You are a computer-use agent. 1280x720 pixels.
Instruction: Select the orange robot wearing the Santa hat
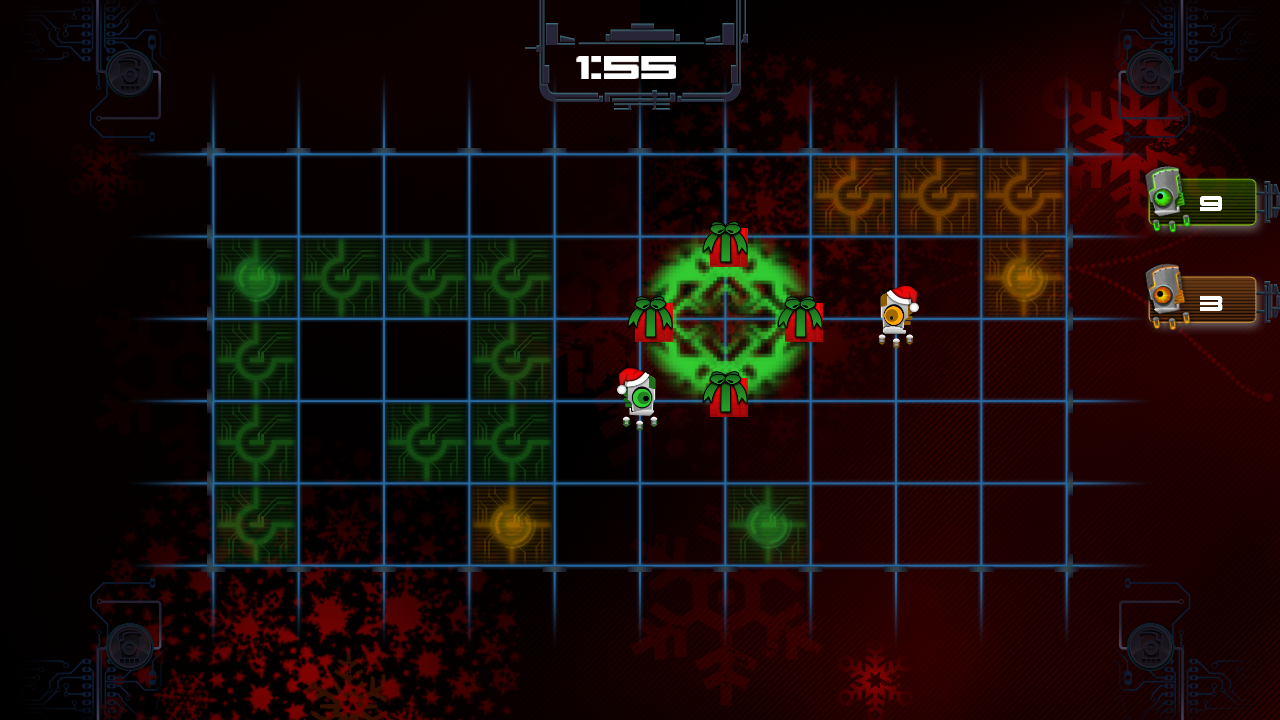897,315
